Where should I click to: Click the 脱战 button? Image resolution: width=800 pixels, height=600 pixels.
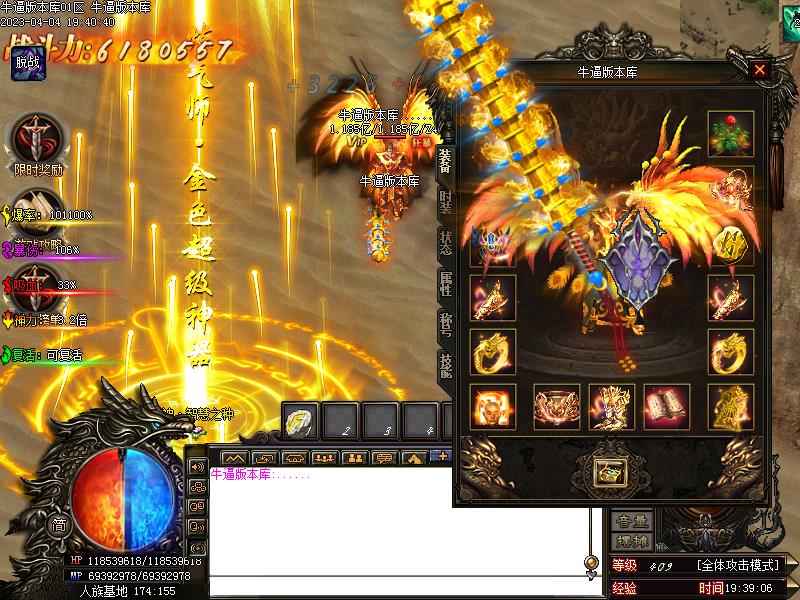[x=28, y=64]
